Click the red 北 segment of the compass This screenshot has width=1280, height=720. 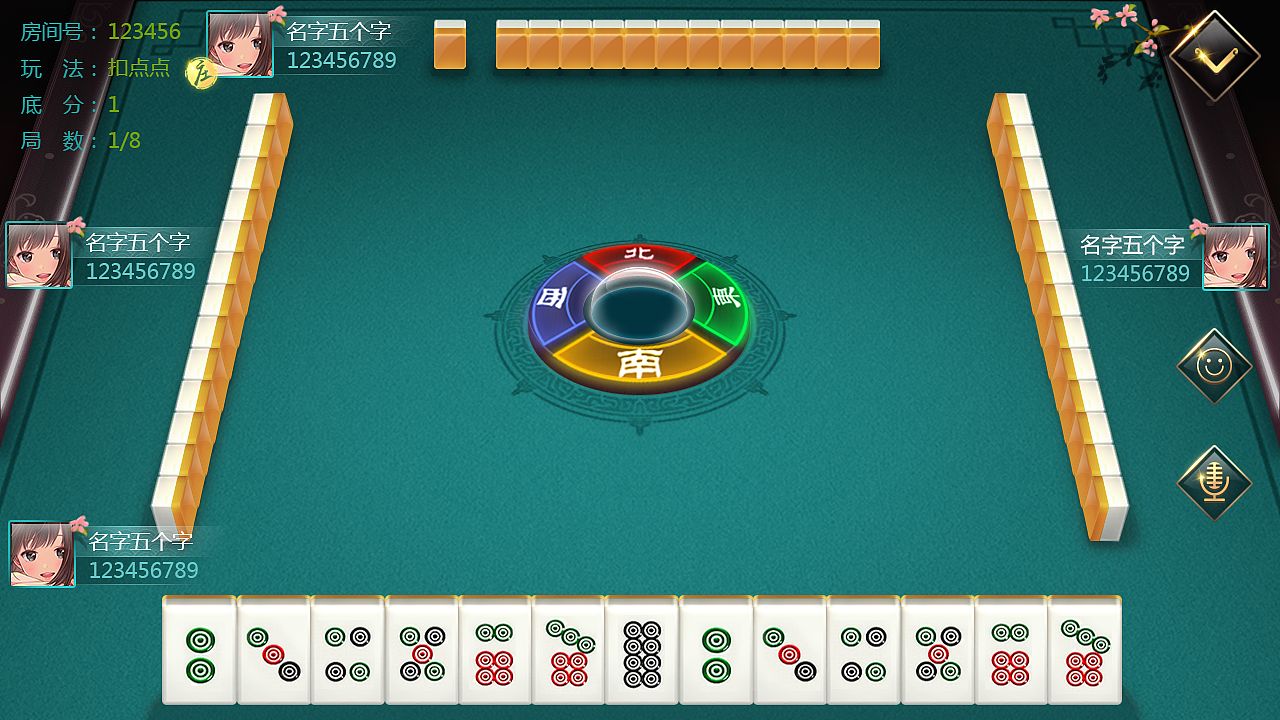pos(636,257)
